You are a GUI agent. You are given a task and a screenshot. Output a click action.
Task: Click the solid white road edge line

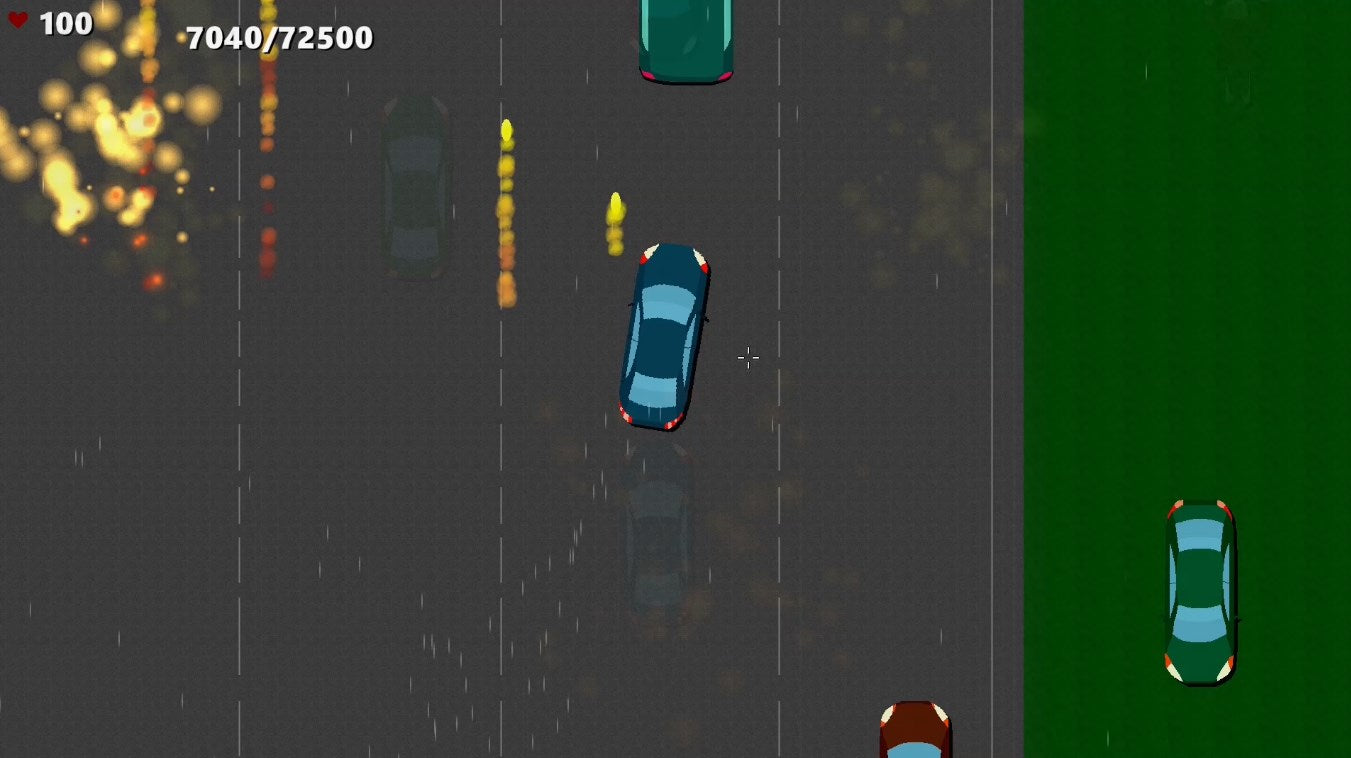click(990, 400)
